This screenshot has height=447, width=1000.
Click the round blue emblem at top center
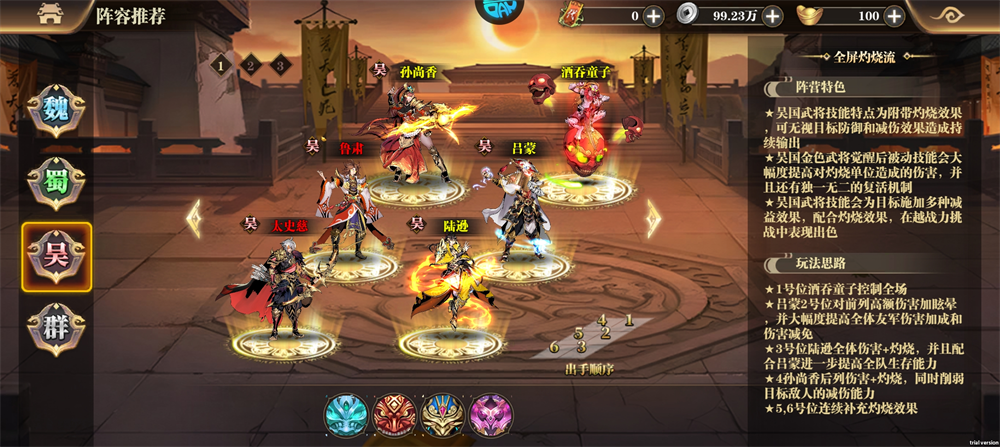(497, 12)
